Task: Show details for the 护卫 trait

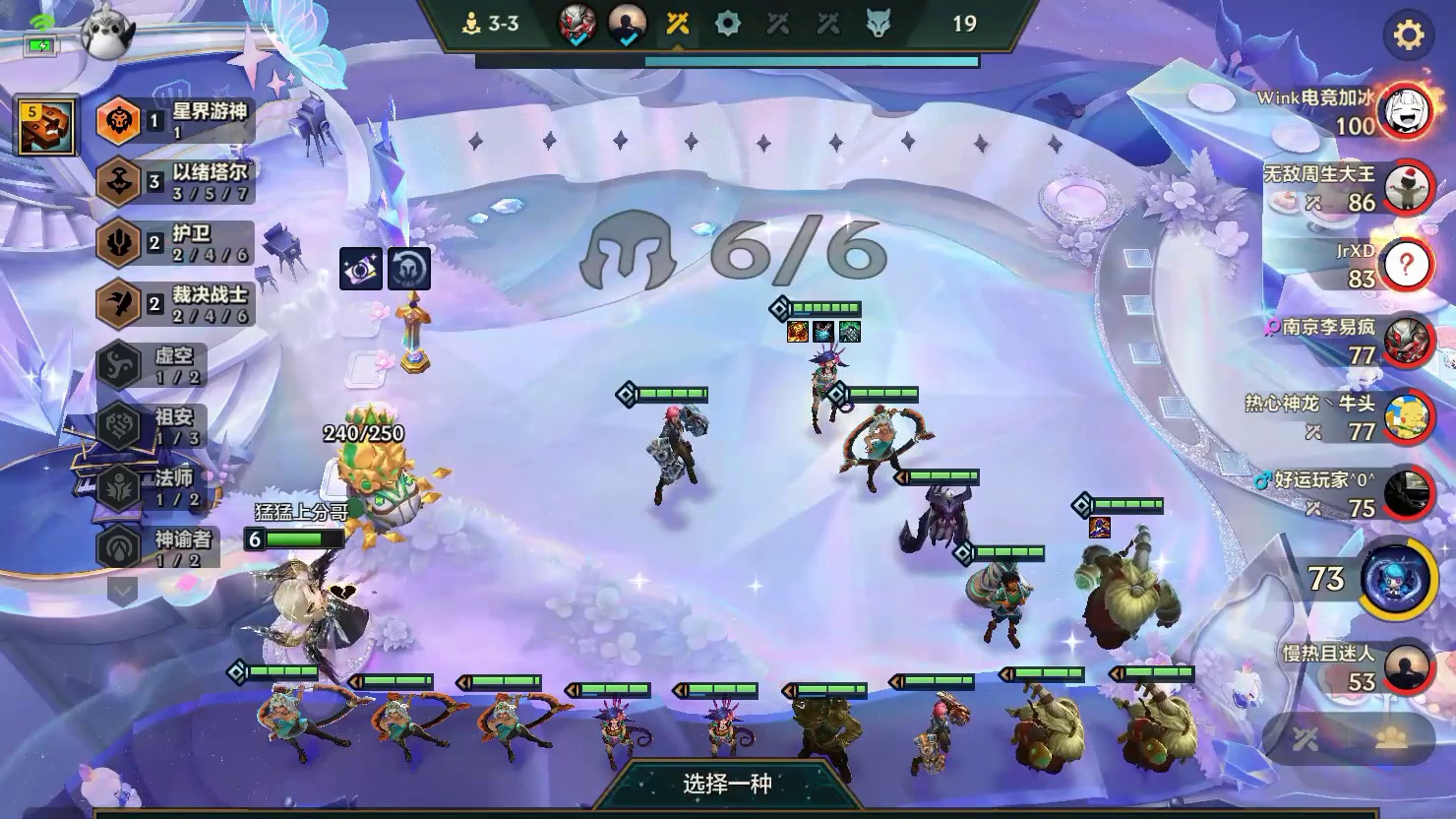Action: [177, 242]
